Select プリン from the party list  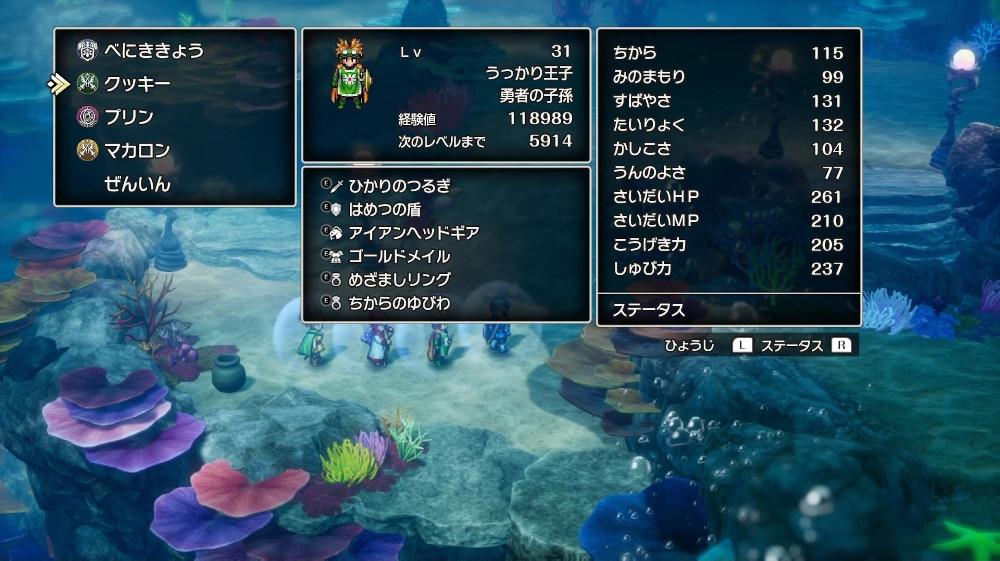130,117
